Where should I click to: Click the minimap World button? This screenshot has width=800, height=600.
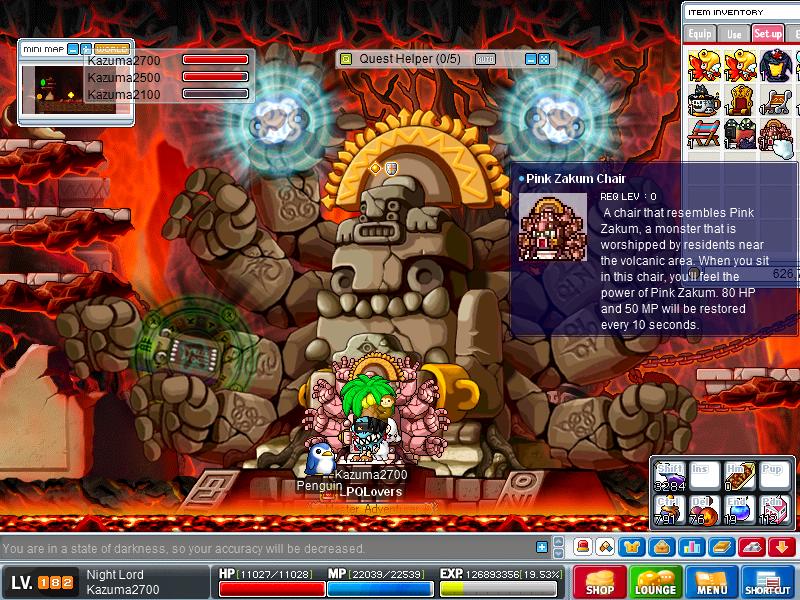[x=111, y=48]
